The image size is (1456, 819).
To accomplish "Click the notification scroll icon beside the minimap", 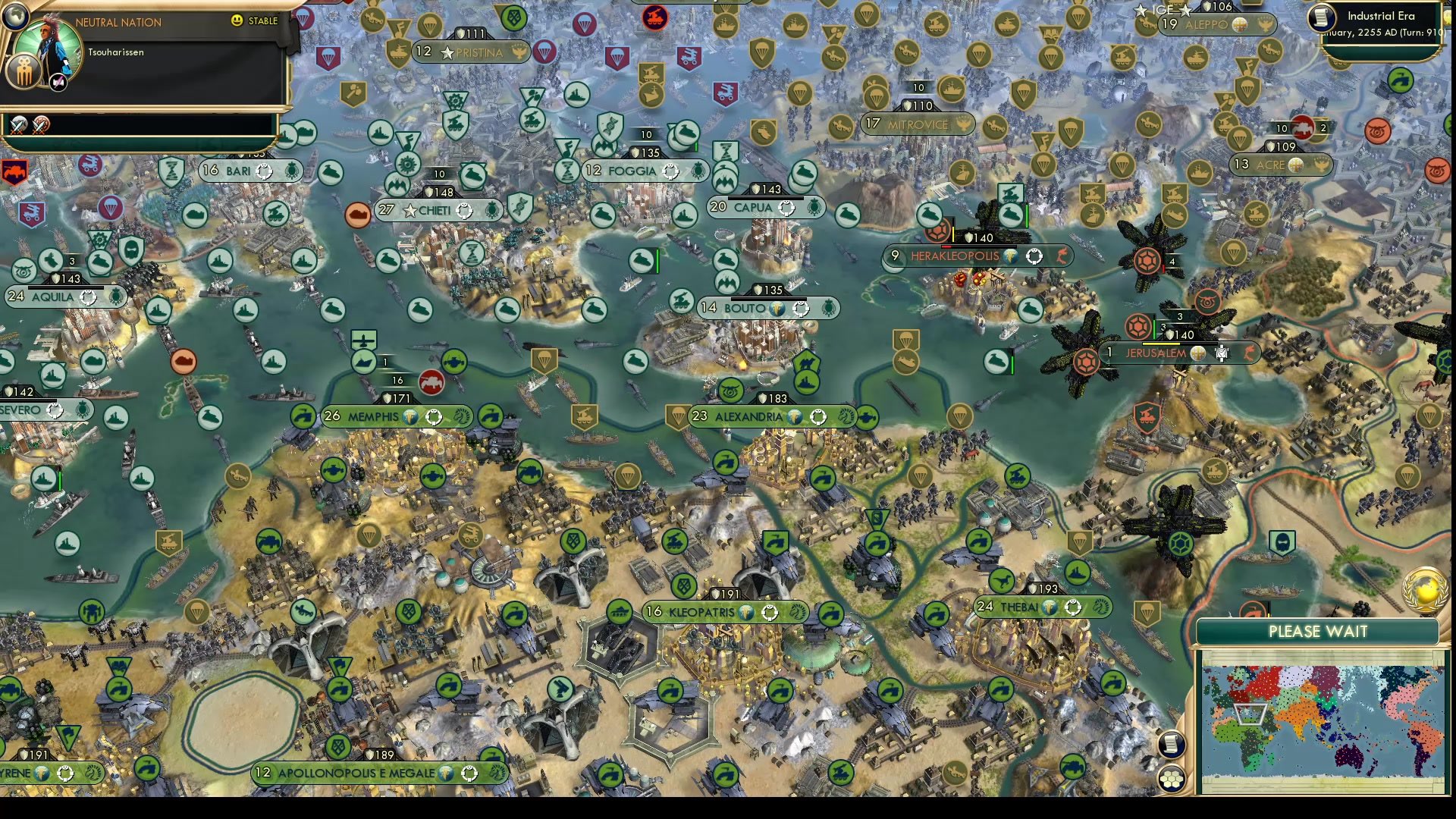I will point(1172,745).
